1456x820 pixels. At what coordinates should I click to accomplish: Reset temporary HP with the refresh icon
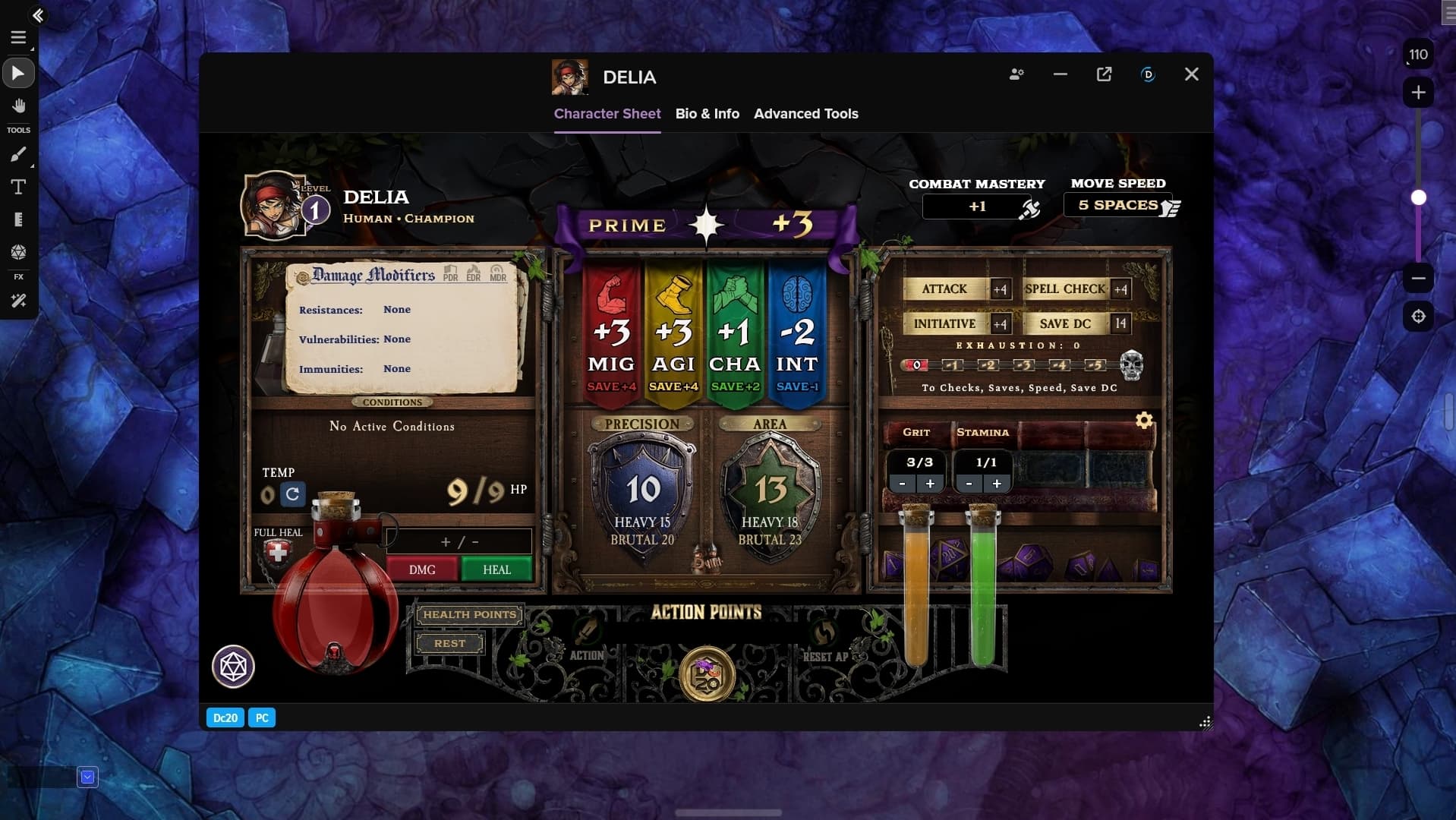pyautogui.click(x=292, y=494)
